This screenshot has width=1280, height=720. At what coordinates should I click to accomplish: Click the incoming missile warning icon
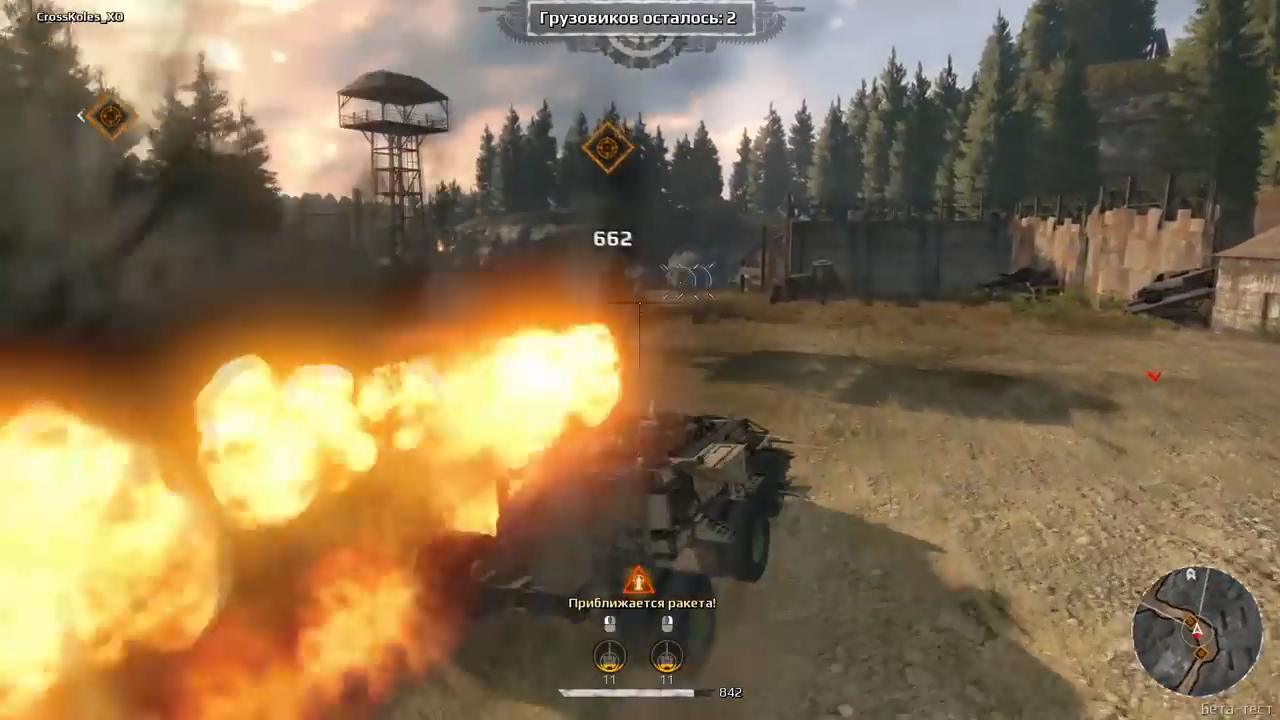tap(638, 581)
